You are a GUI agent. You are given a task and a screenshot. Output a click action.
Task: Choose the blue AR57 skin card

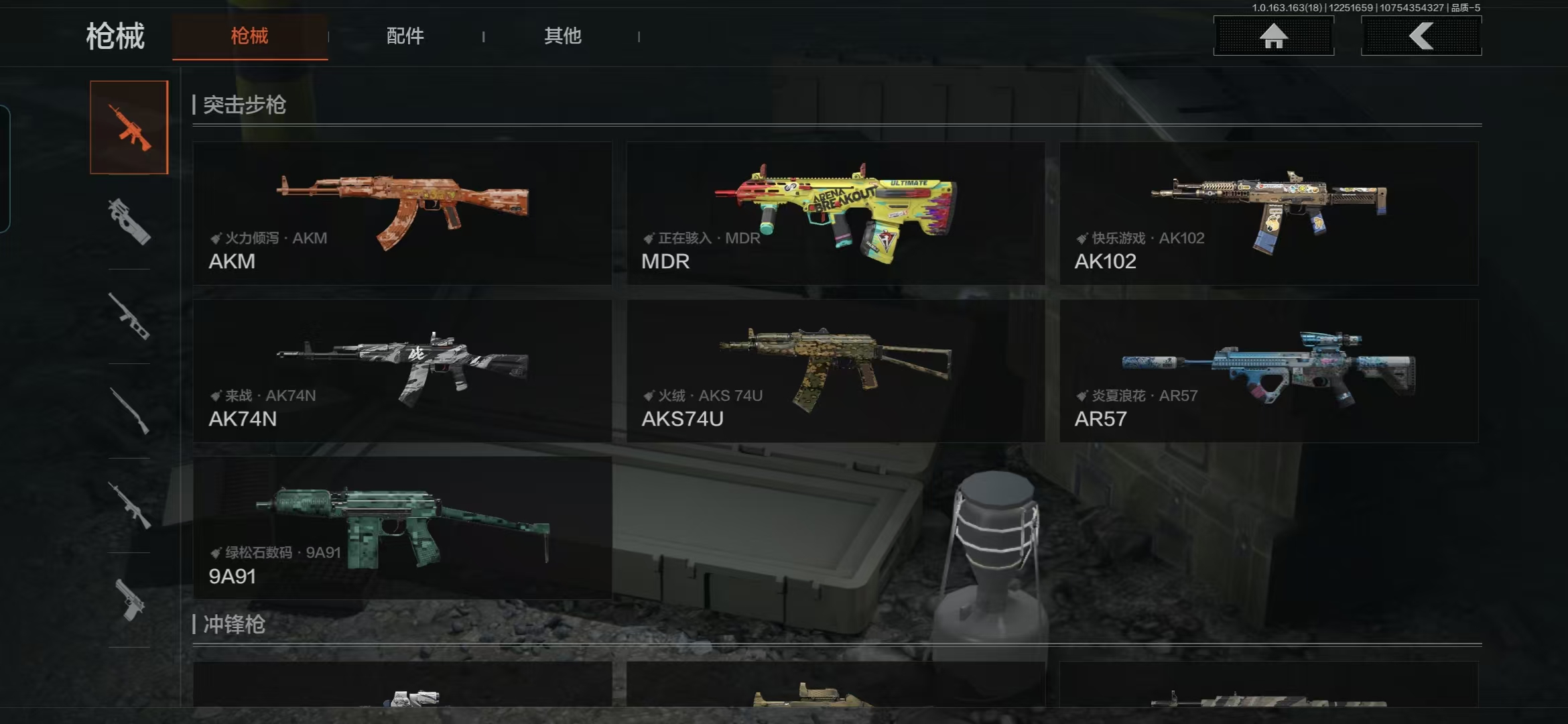(x=1268, y=371)
